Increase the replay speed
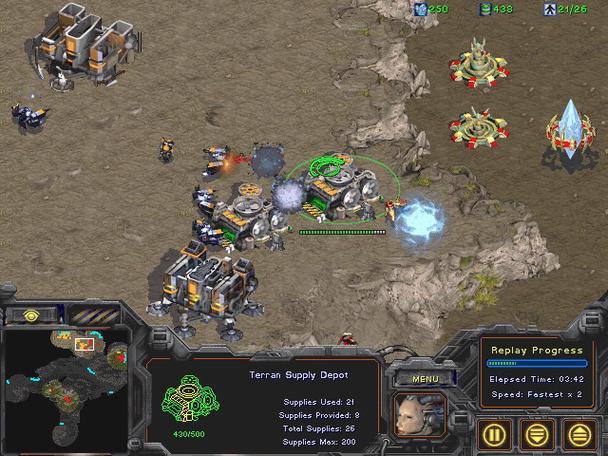This screenshot has width=608, height=456. 579,433
